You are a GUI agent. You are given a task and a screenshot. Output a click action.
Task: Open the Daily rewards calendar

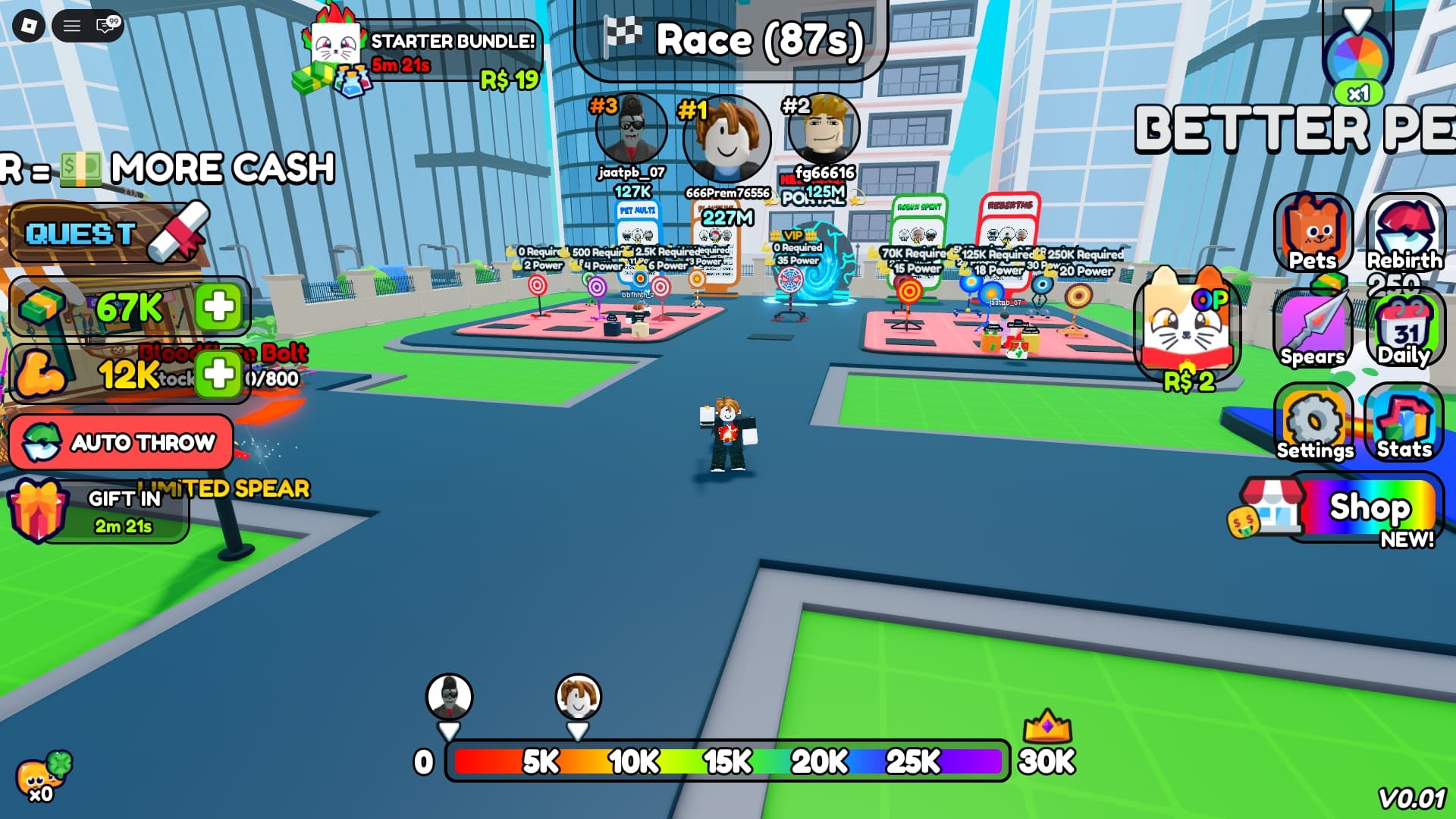1404,328
